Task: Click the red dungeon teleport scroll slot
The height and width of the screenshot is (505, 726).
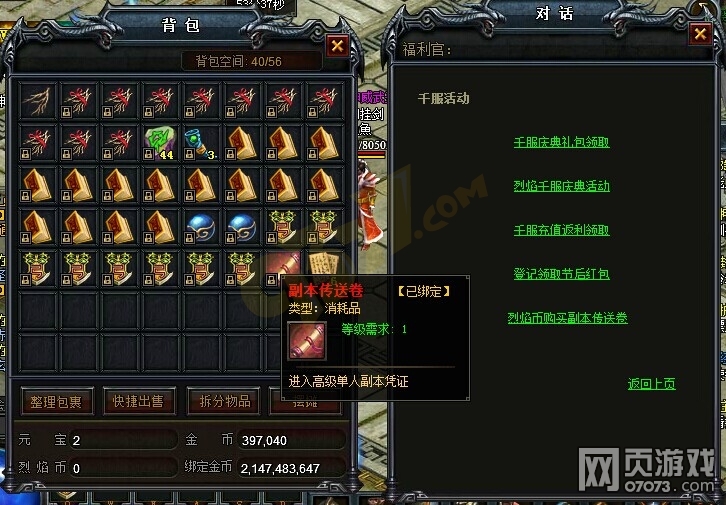Action: [x=284, y=267]
